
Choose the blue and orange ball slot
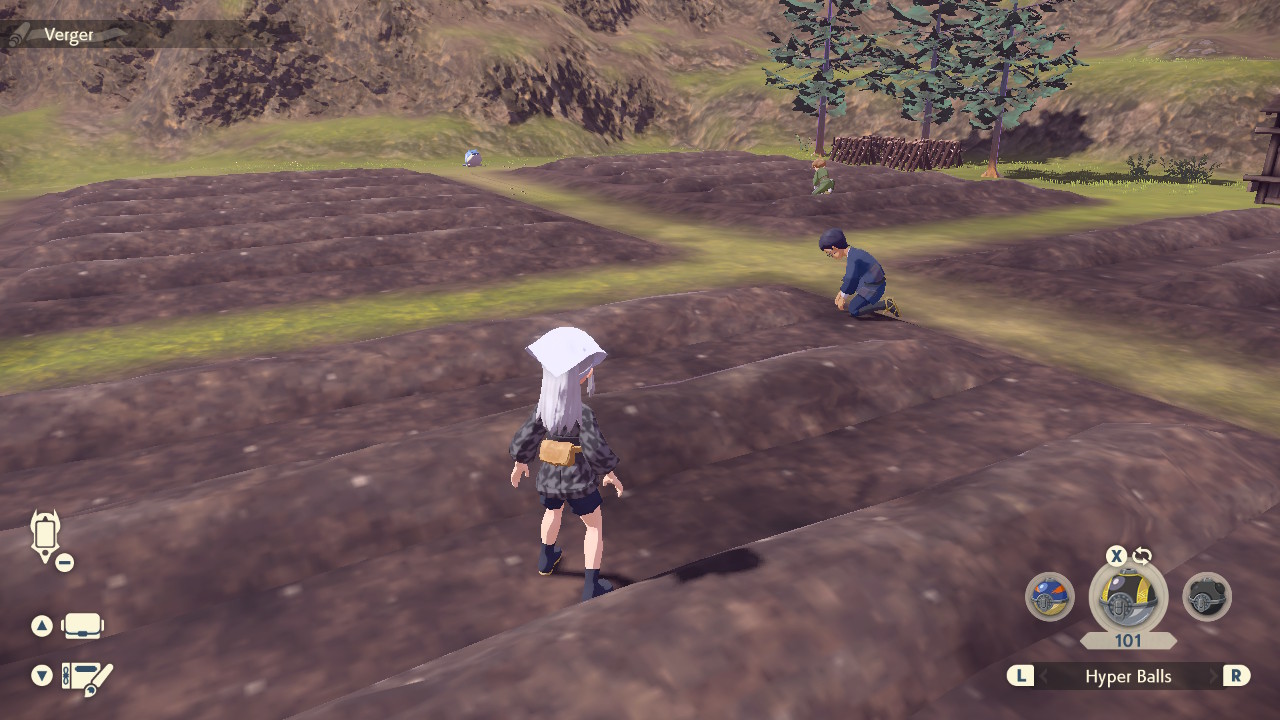pyautogui.click(x=1050, y=597)
